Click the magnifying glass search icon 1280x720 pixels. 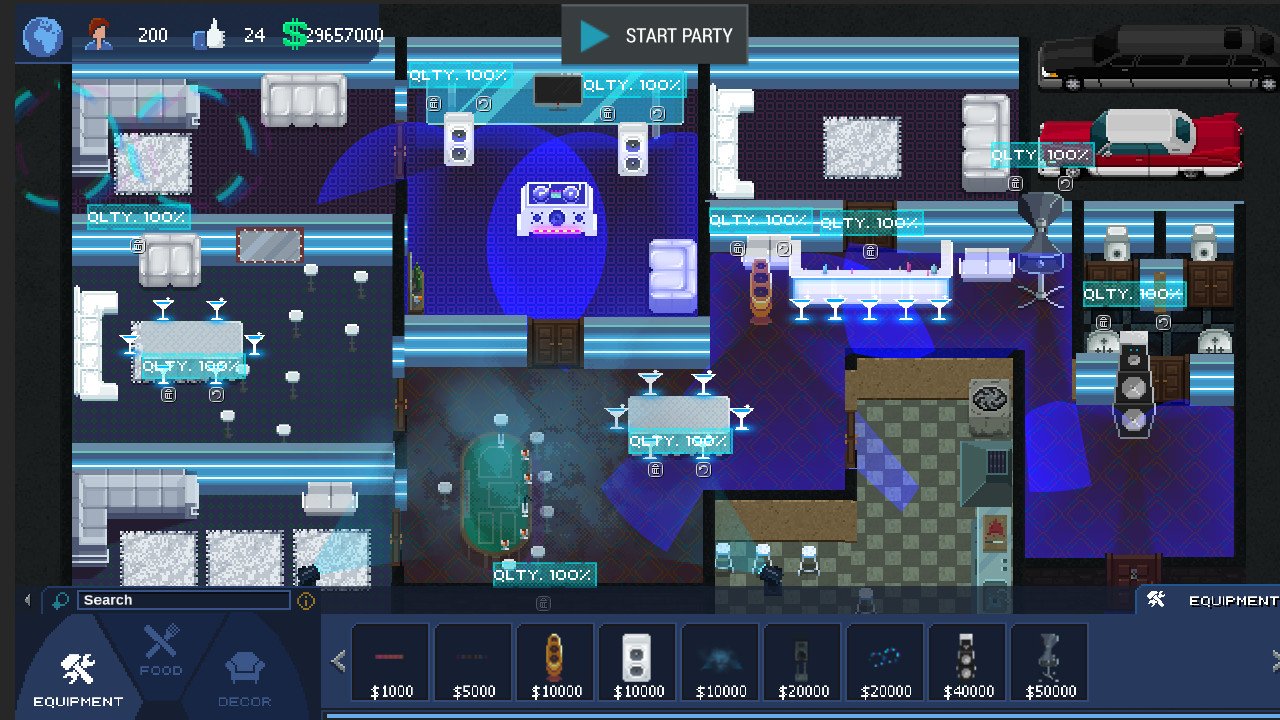click(59, 600)
